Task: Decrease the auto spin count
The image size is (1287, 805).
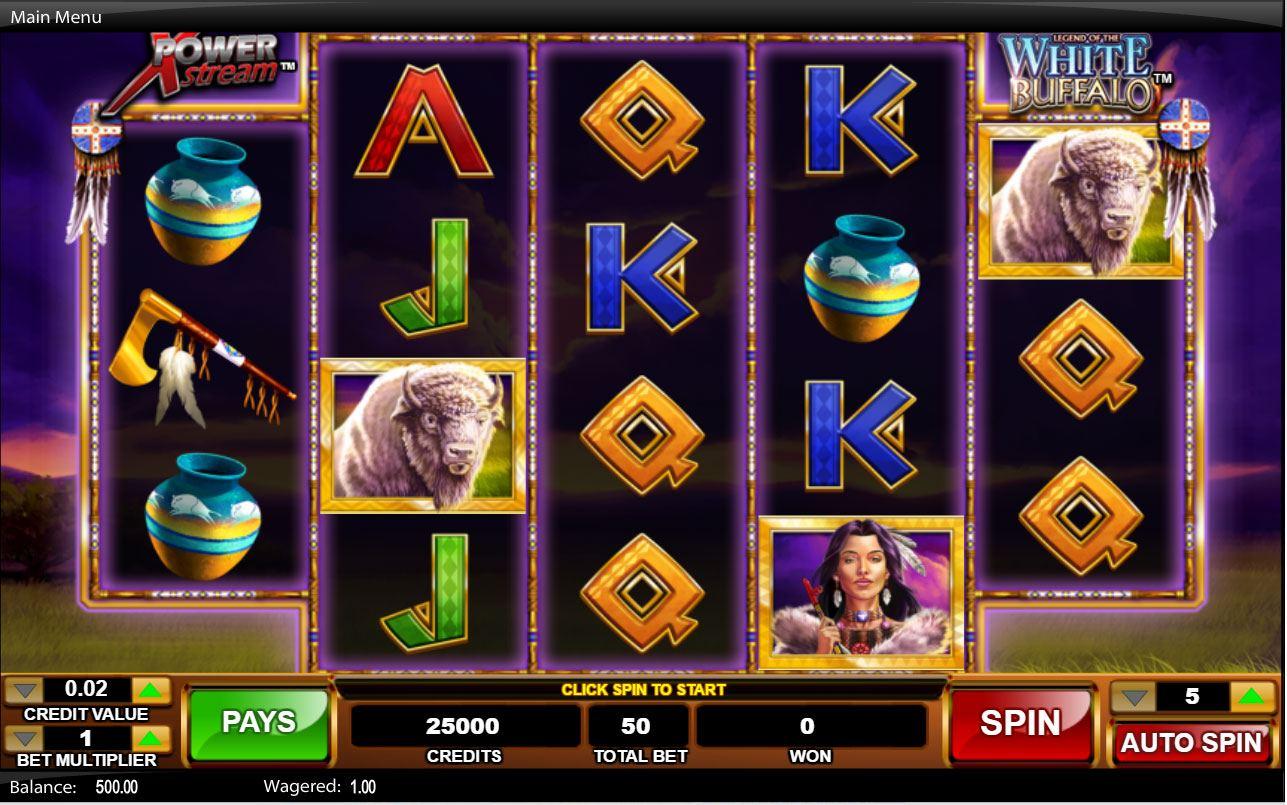Action: click(1132, 696)
